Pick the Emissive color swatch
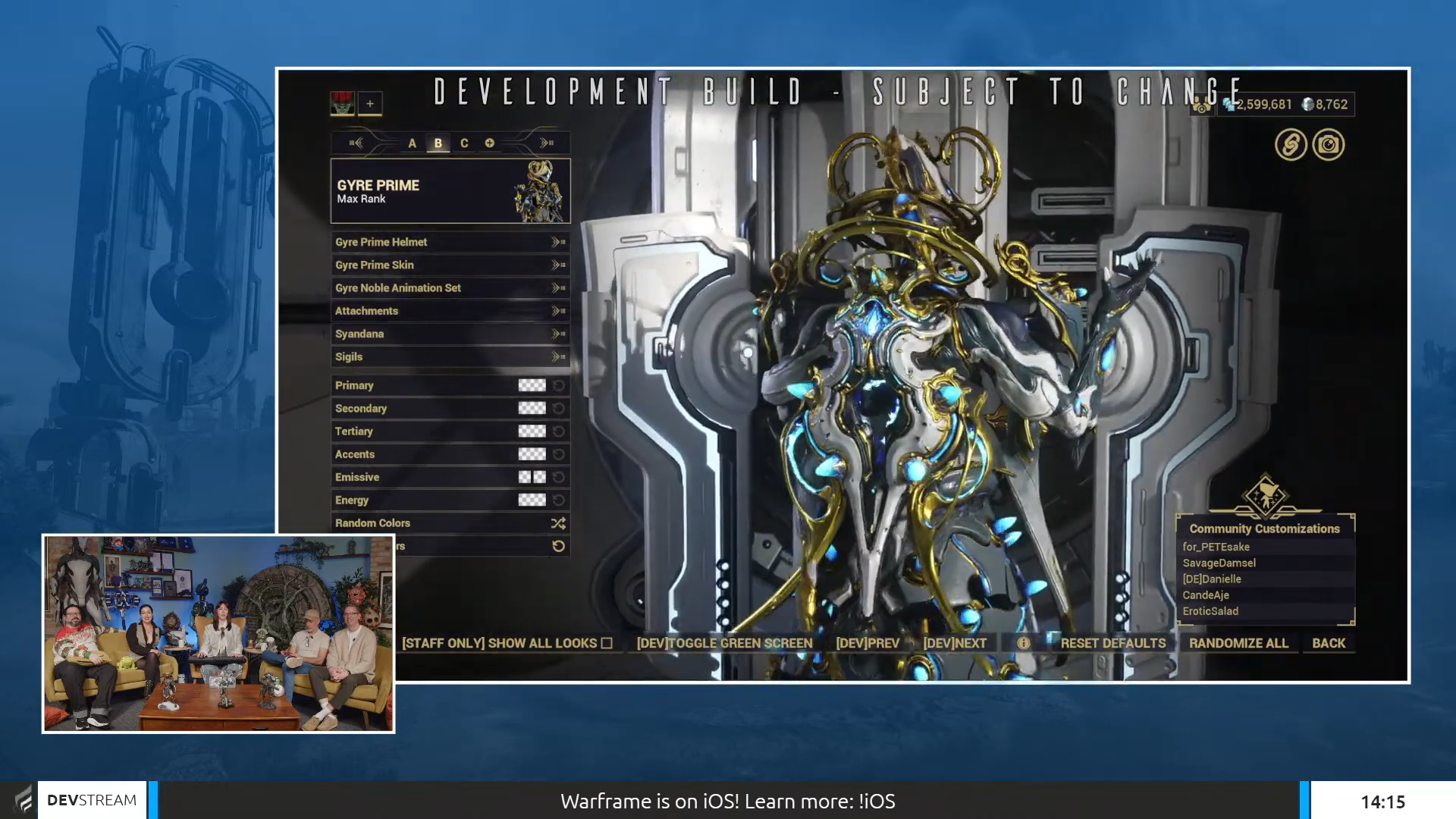This screenshot has height=819, width=1456. pyautogui.click(x=532, y=477)
